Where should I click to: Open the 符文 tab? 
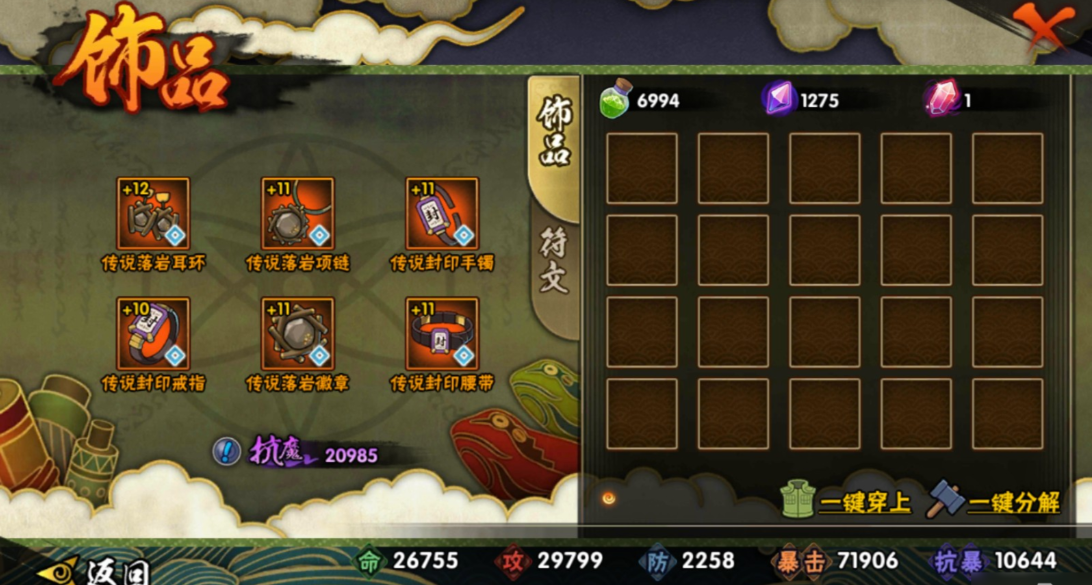[553, 262]
